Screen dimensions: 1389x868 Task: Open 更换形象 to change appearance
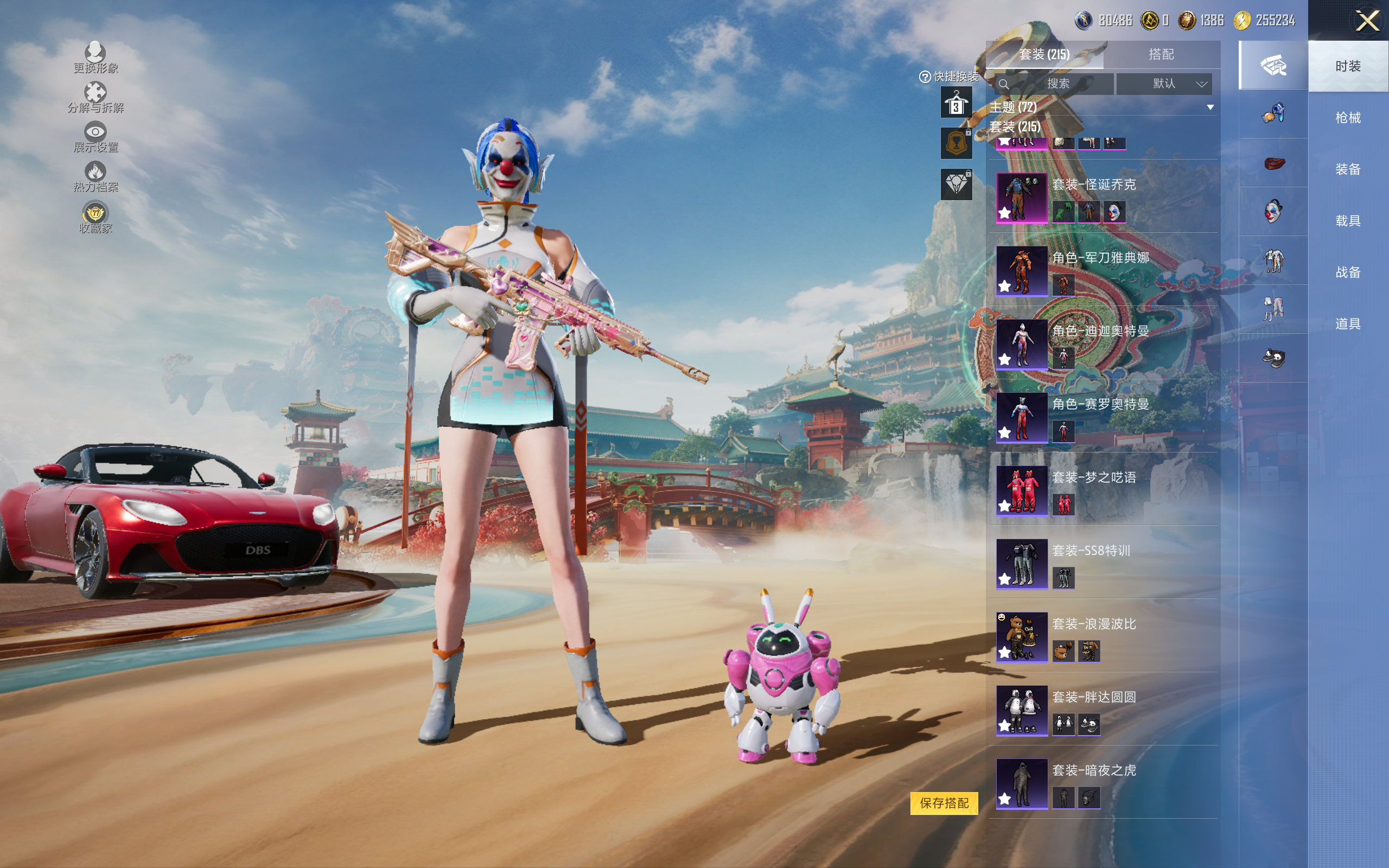95,58
